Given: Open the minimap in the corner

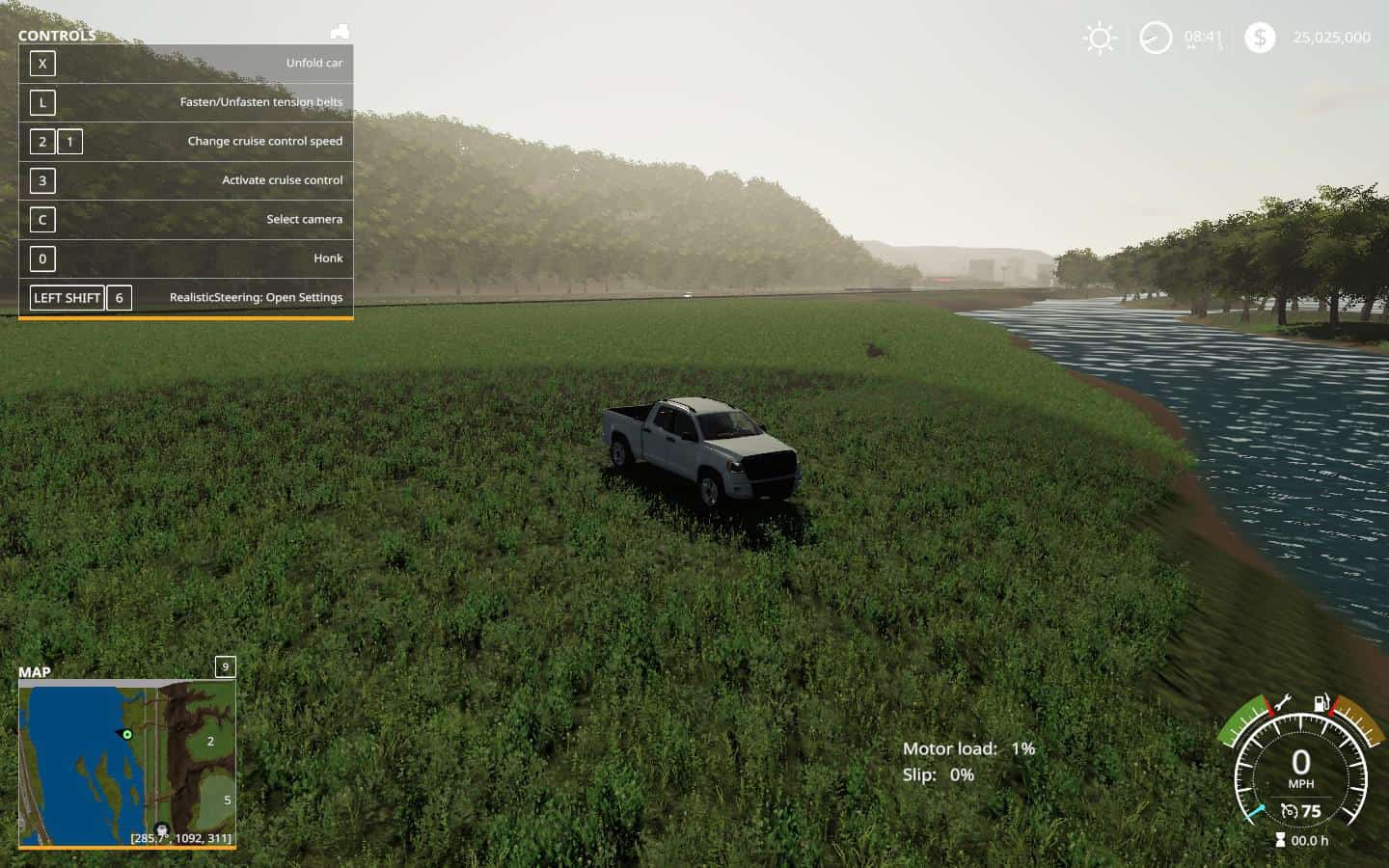Looking at the screenshot, I should click(126, 763).
